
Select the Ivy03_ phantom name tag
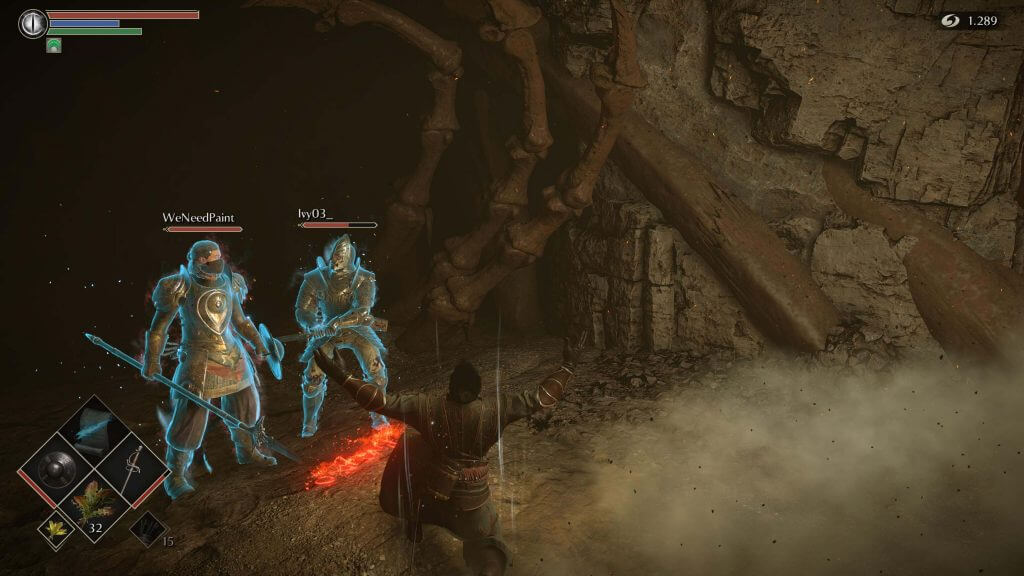(x=315, y=214)
